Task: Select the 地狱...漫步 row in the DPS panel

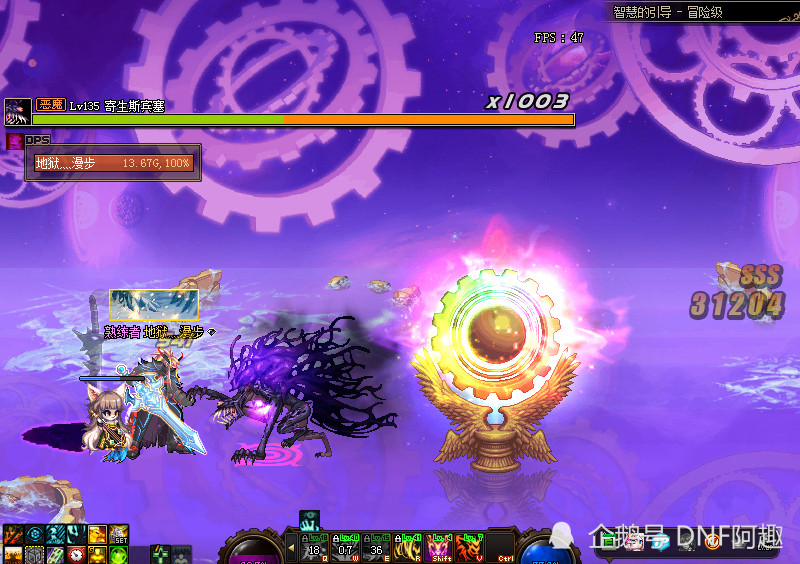Action: 112,163
